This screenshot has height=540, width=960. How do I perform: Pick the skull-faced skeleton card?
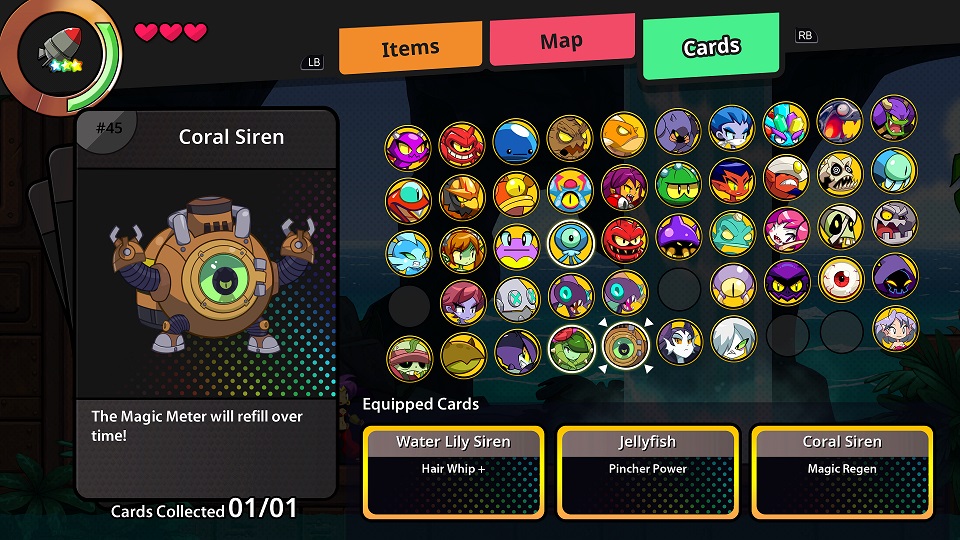point(840,174)
